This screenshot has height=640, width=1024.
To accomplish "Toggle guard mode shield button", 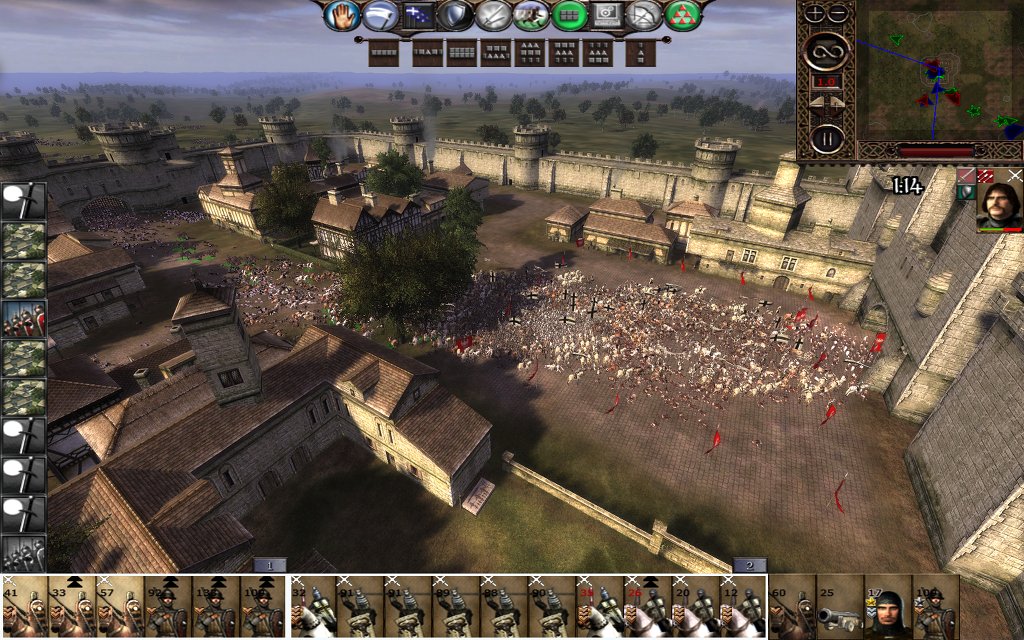I will tap(455, 15).
